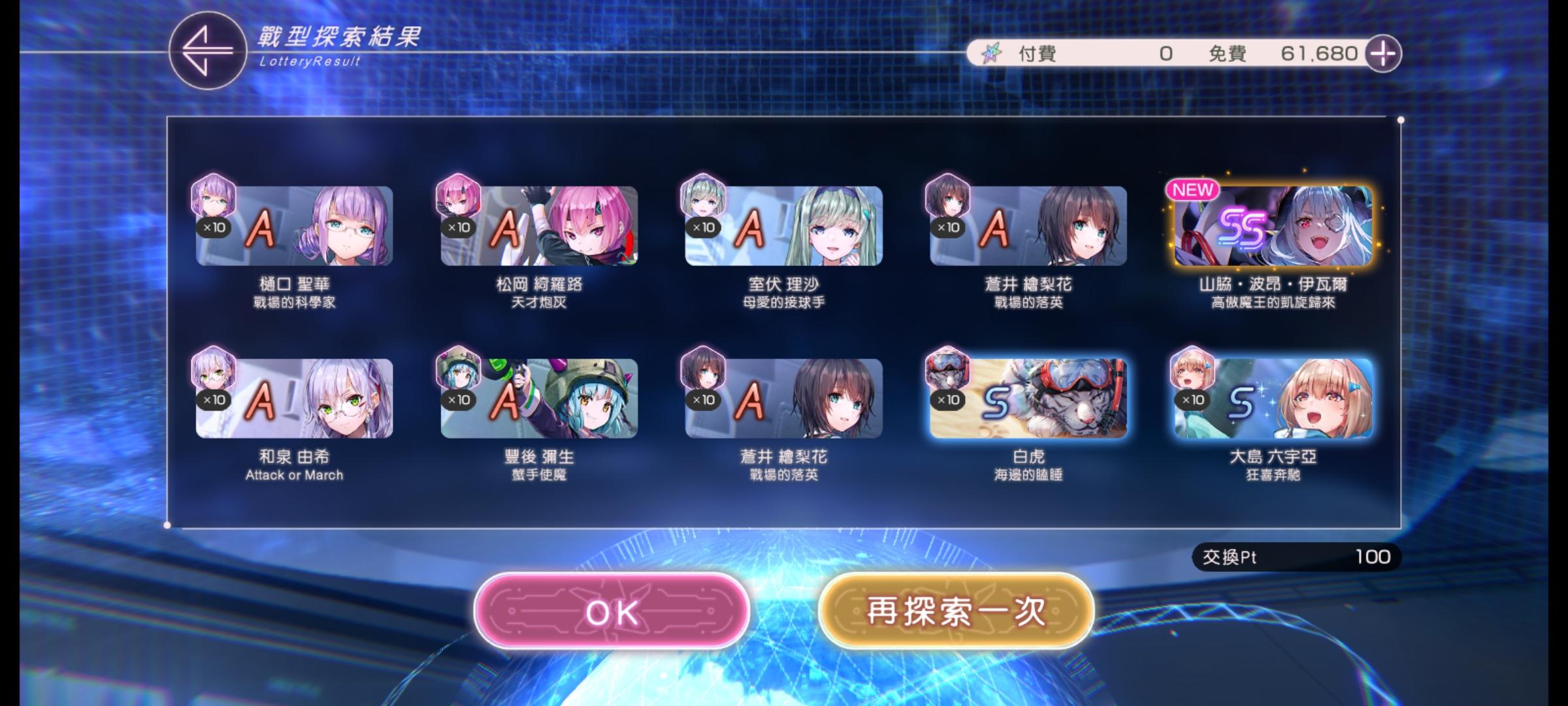
Task: Click the 付費 currency label
Action: click(1037, 54)
